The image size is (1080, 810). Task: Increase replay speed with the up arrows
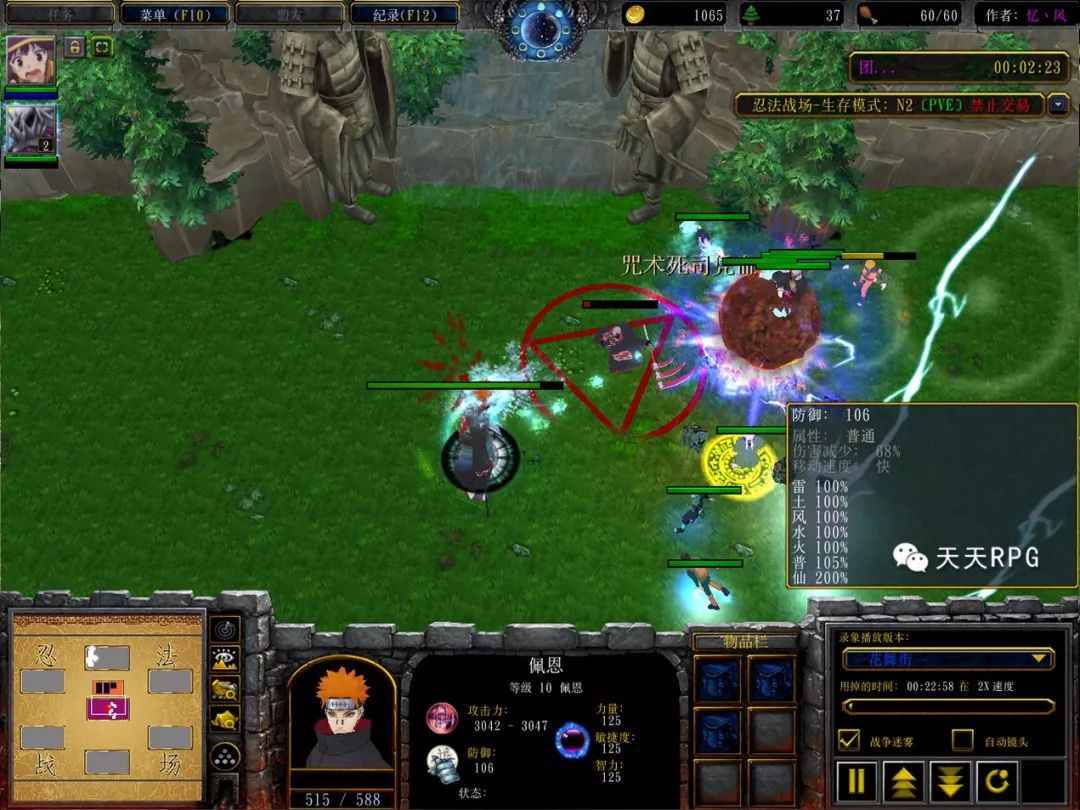click(904, 781)
